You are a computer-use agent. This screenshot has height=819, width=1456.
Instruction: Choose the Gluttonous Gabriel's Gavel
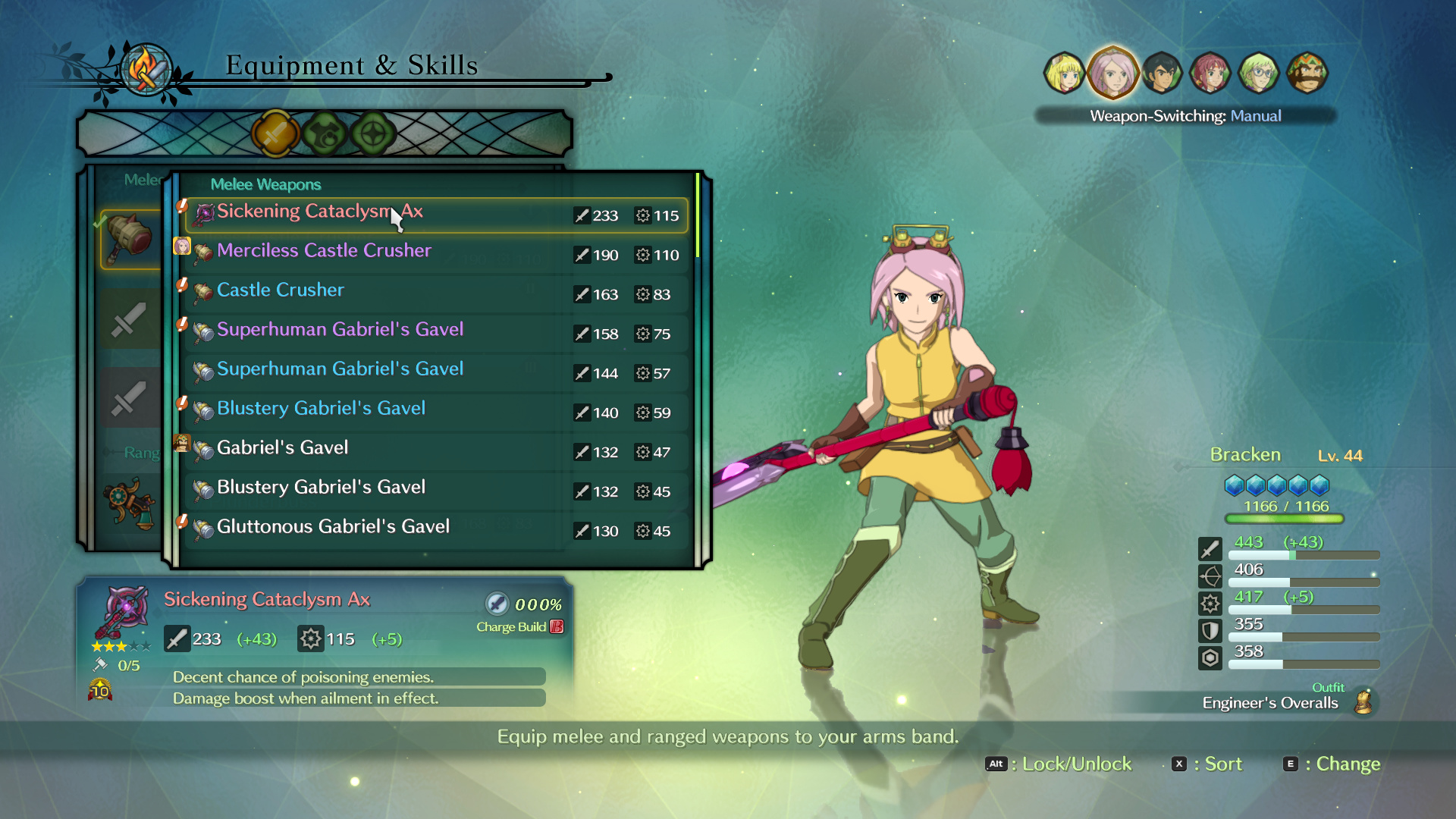(436, 530)
